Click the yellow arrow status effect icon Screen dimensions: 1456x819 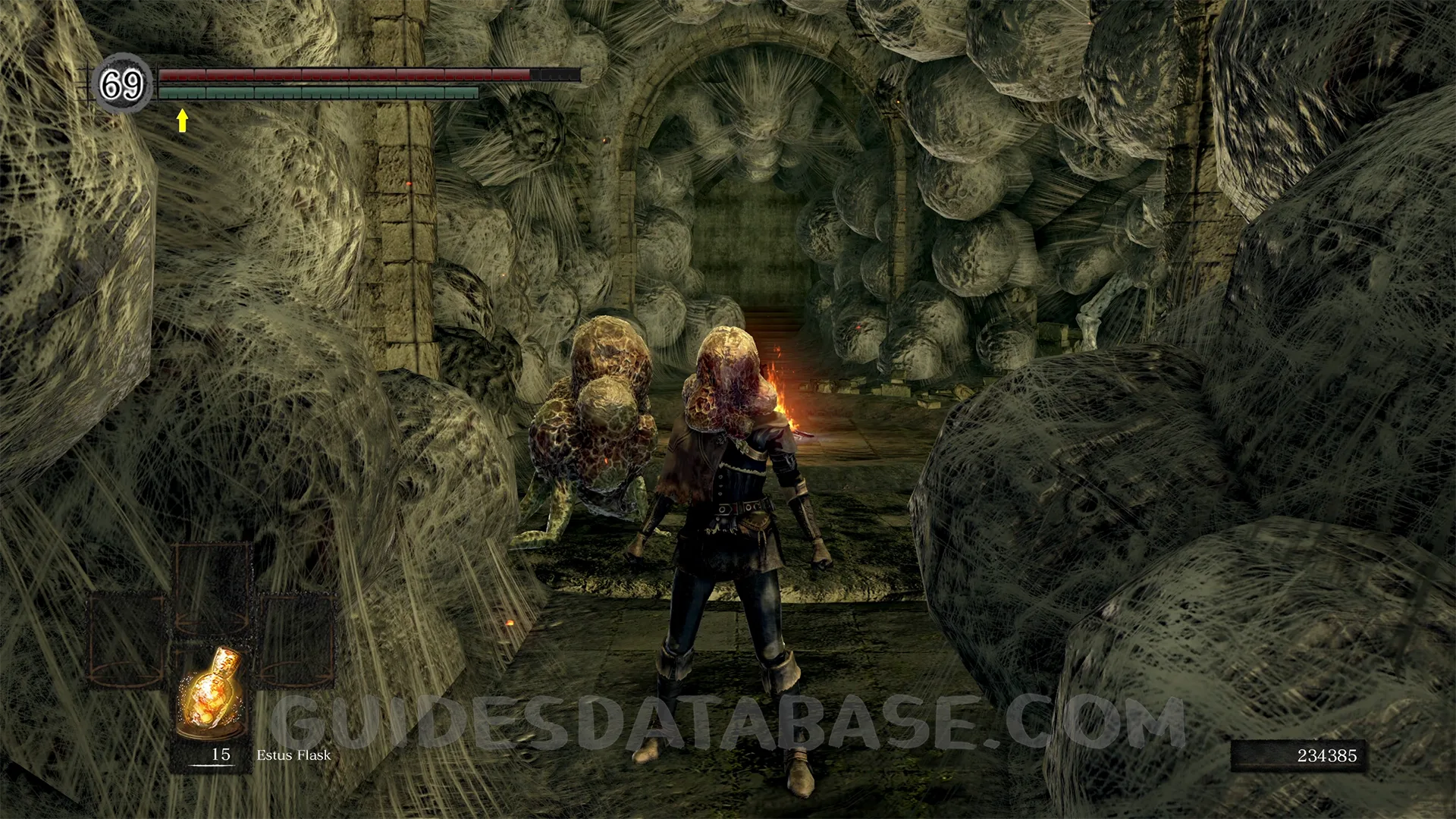(182, 120)
